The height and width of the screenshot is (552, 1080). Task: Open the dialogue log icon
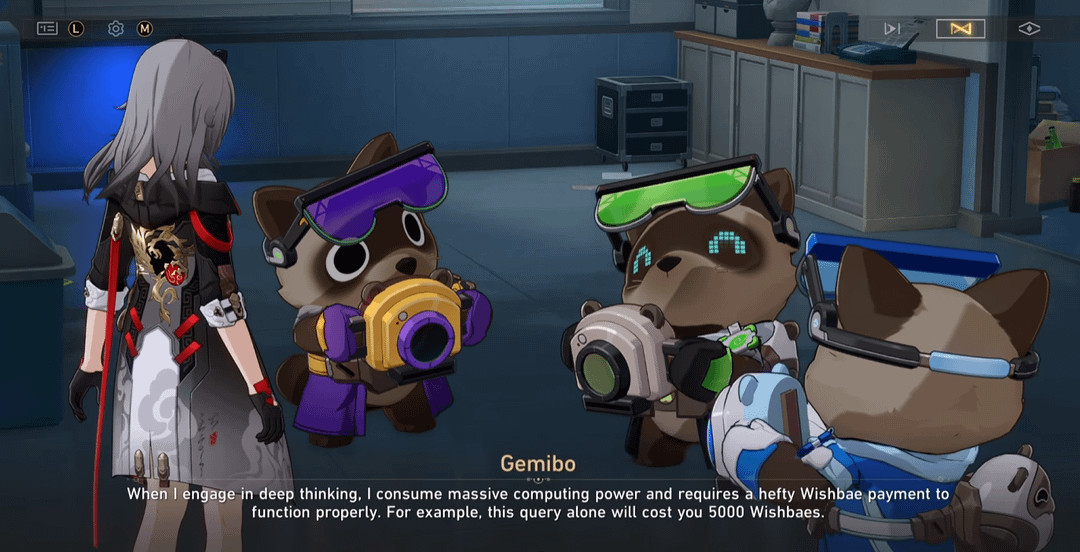(47, 28)
